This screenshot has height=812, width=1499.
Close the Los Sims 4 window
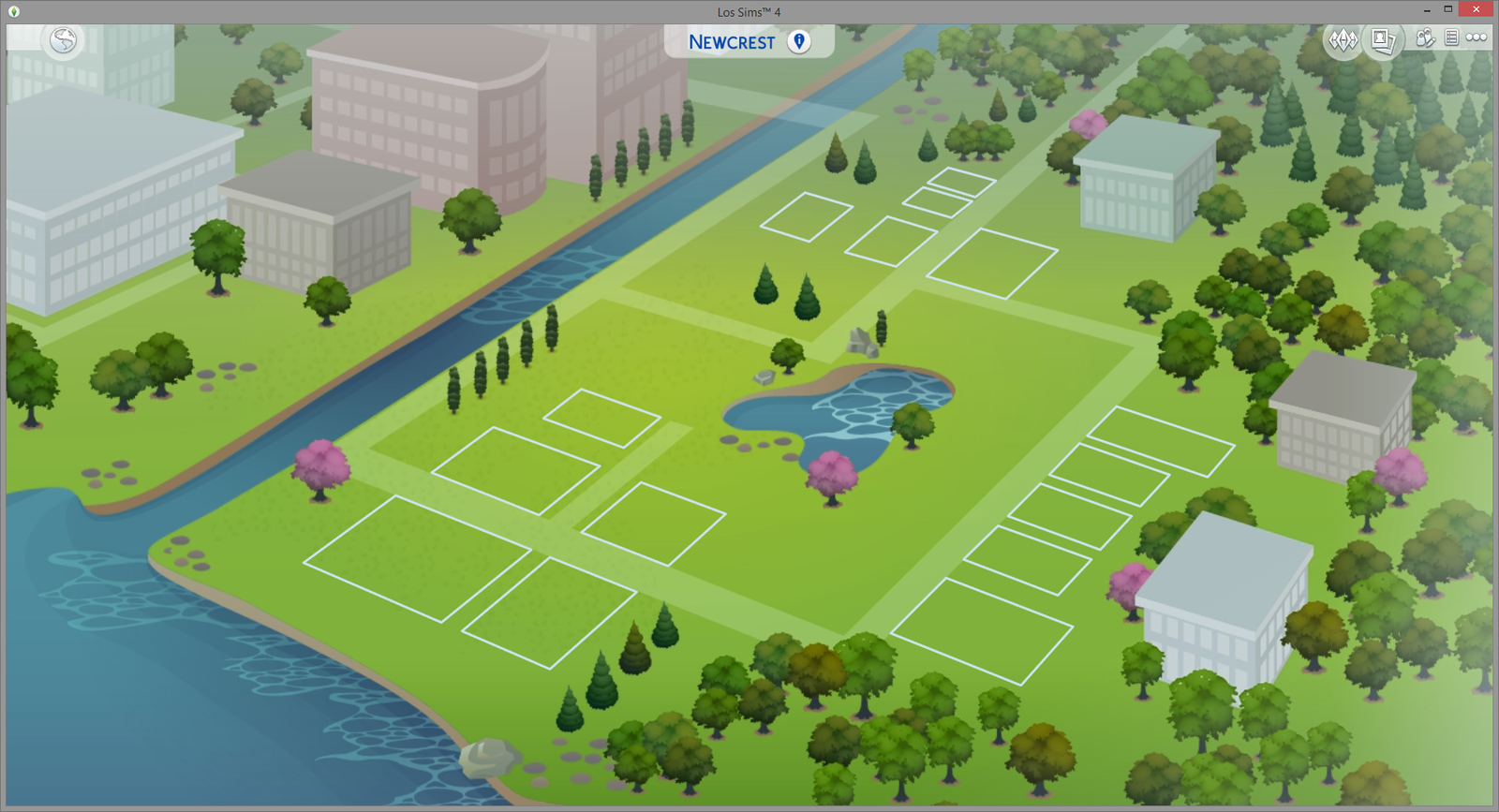(1477, 9)
